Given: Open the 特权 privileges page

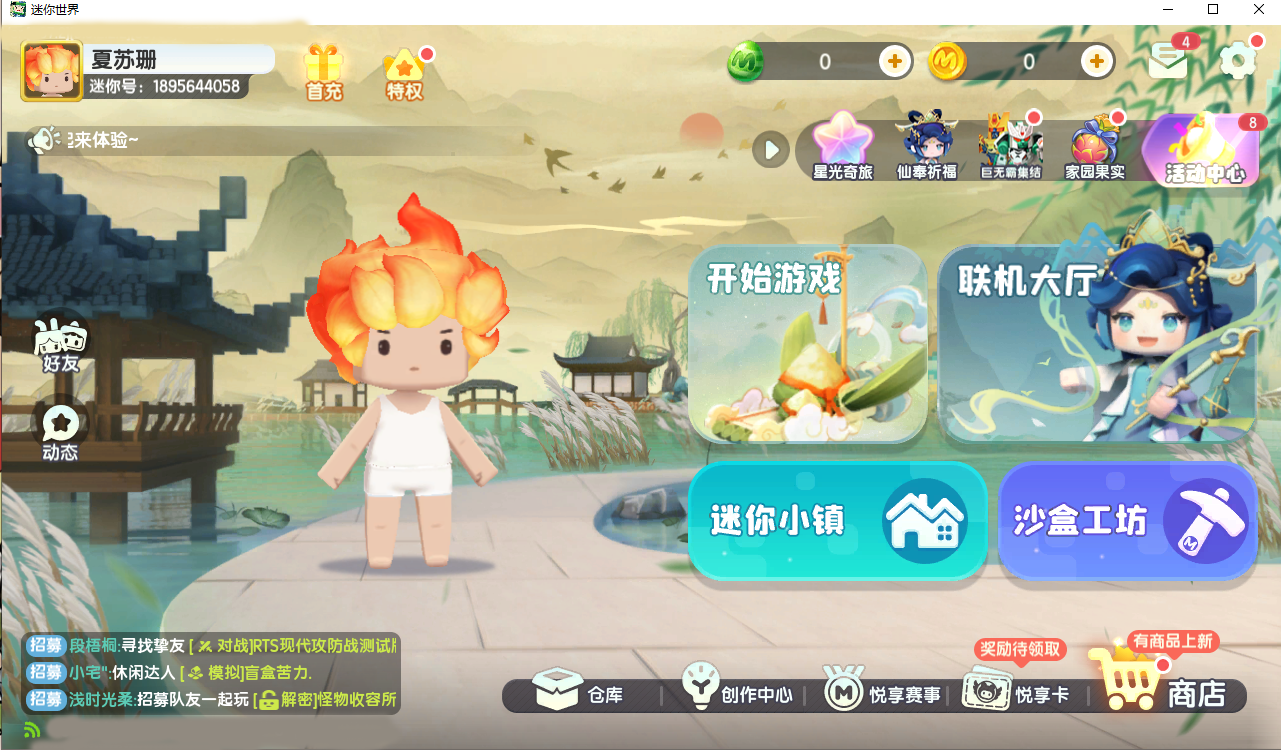Looking at the screenshot, I should (x=404, y=74).
